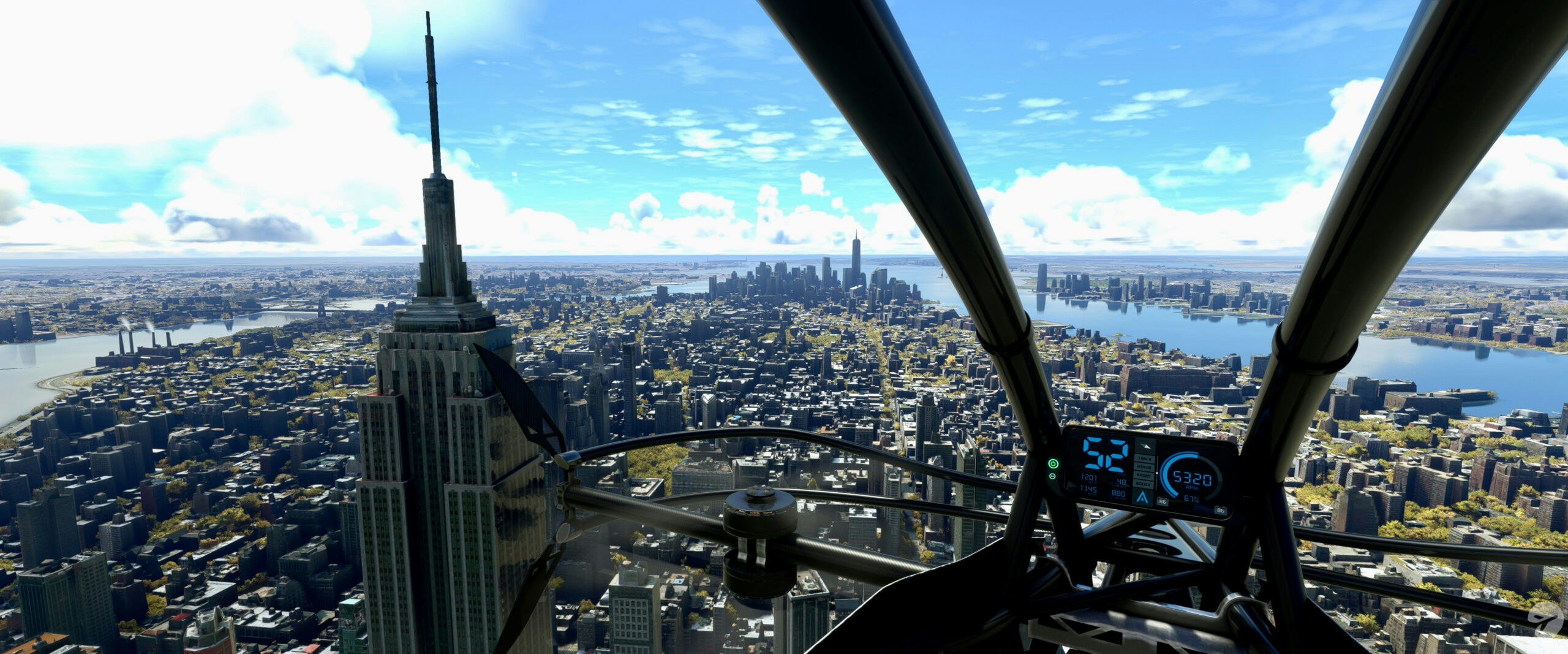Select TRACK mode on cockpit display

click(x=1144, y=458)
